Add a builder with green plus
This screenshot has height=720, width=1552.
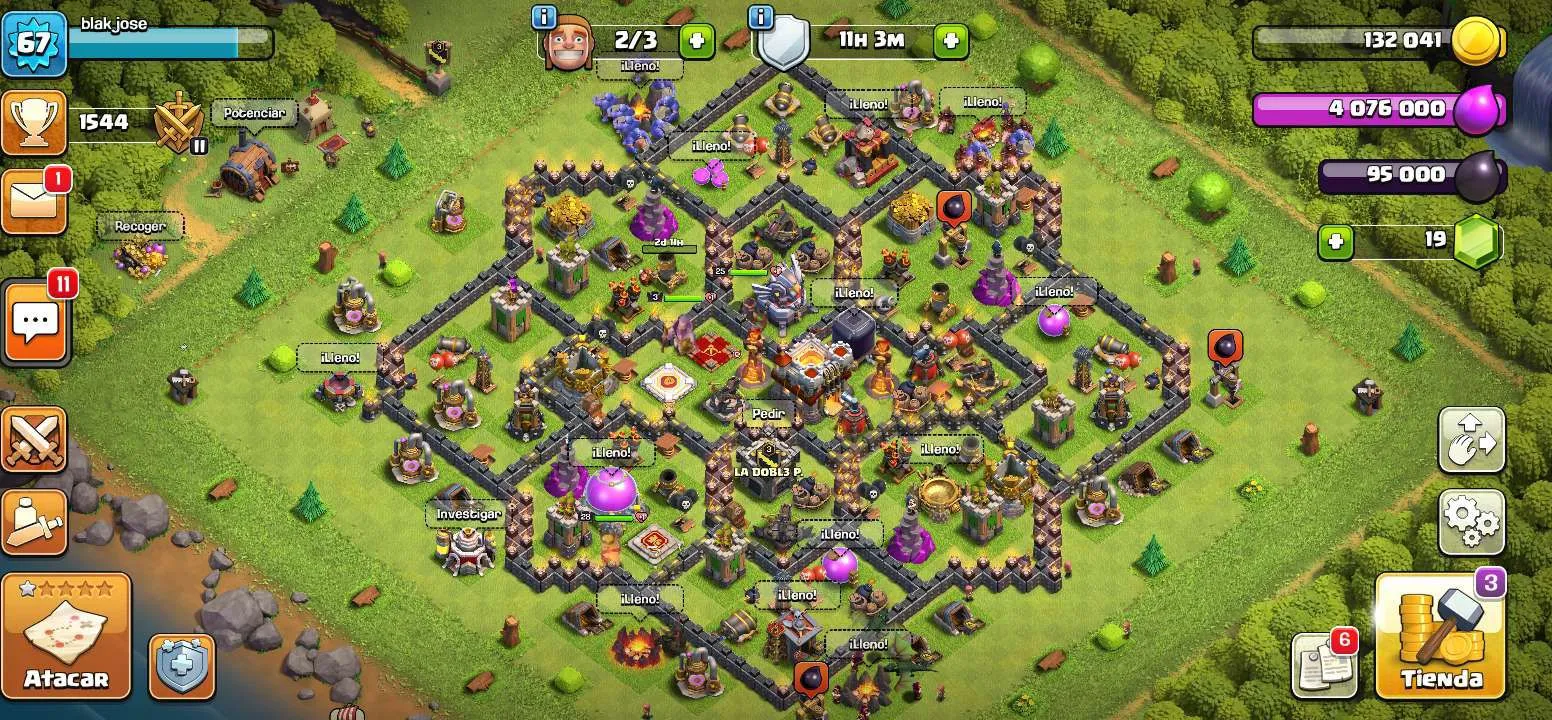click(697, 41)
